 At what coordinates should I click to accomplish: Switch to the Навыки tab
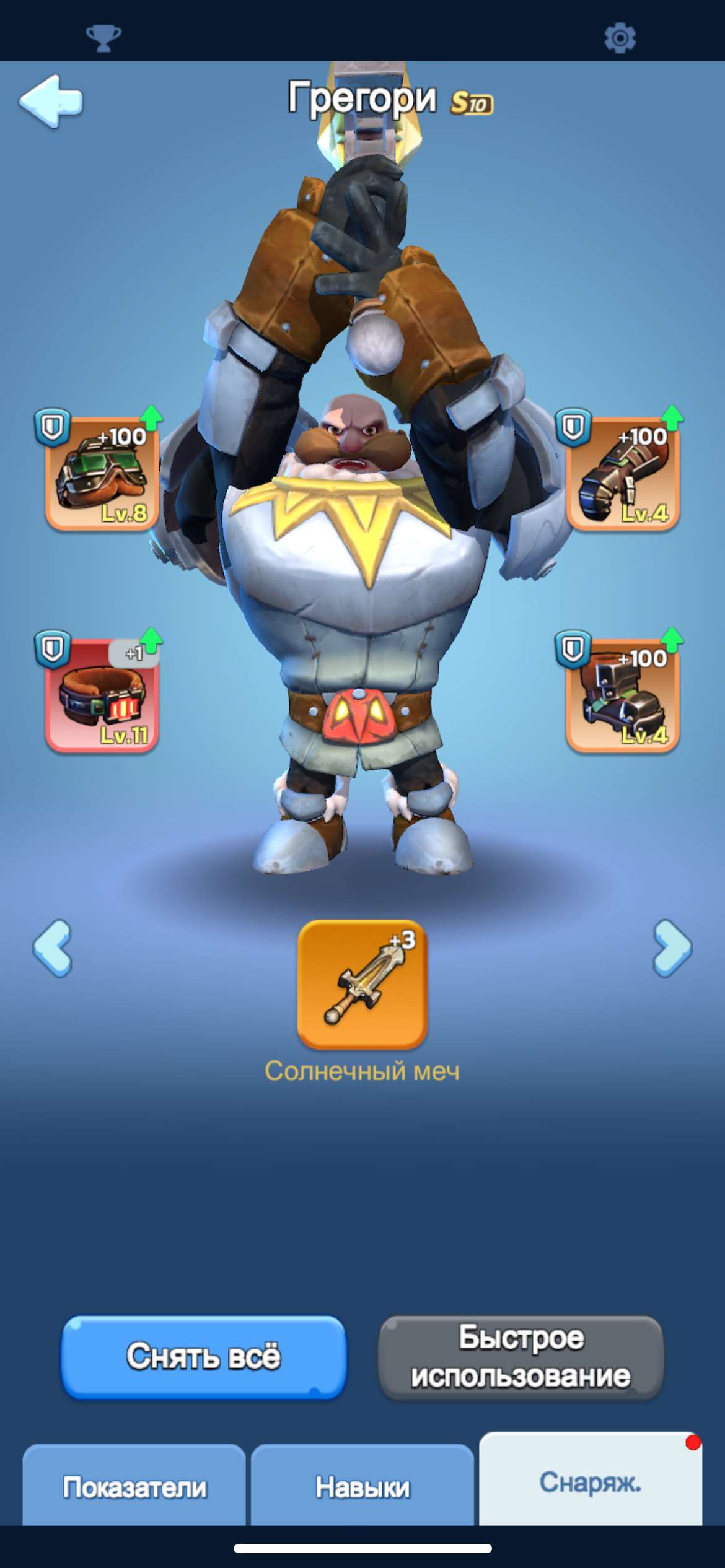pos(362,1486)
